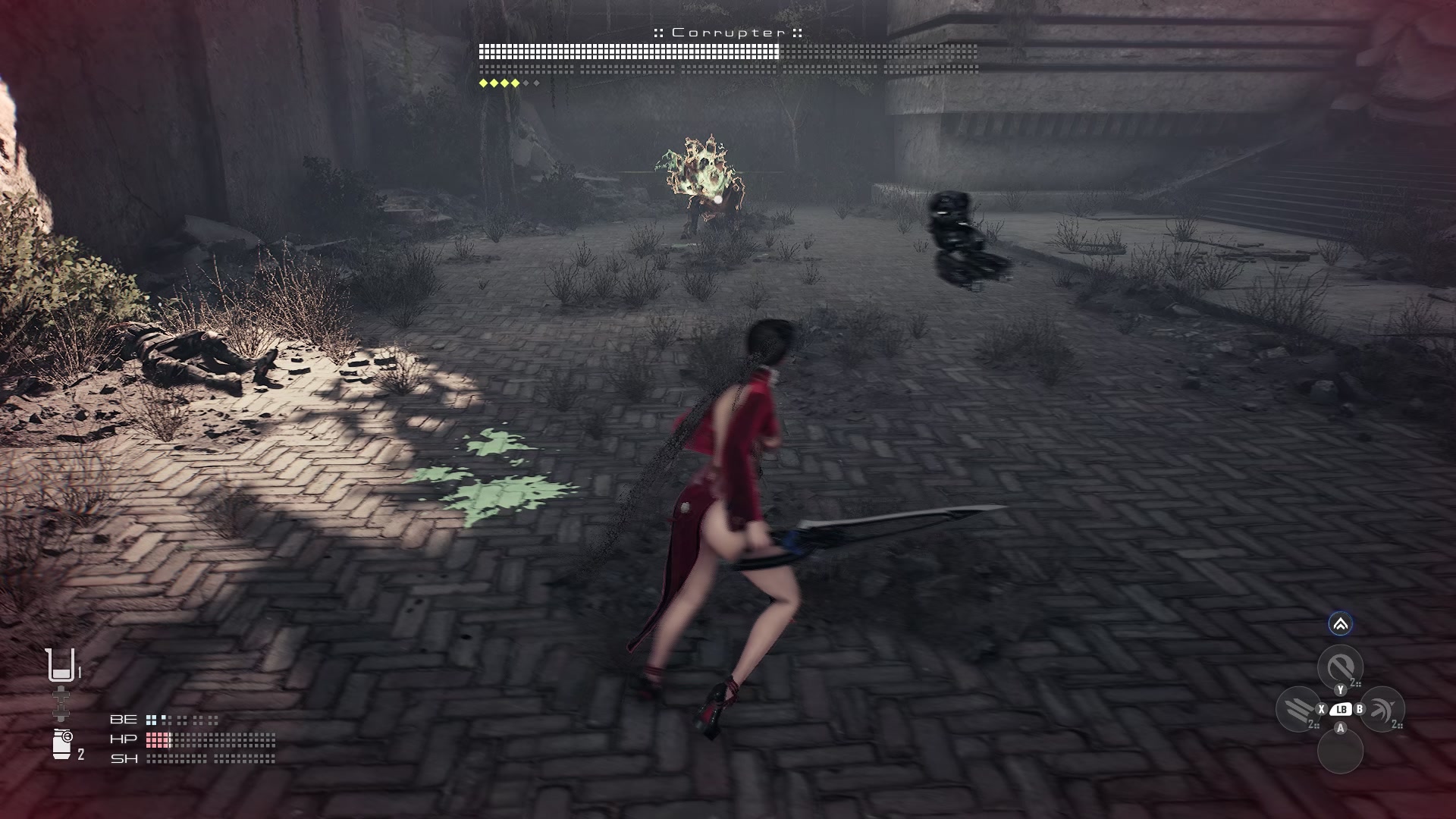The image size is (1456, 819).
Task: Open the tumbler count label showing 1
Action: [x=78, y=671]
